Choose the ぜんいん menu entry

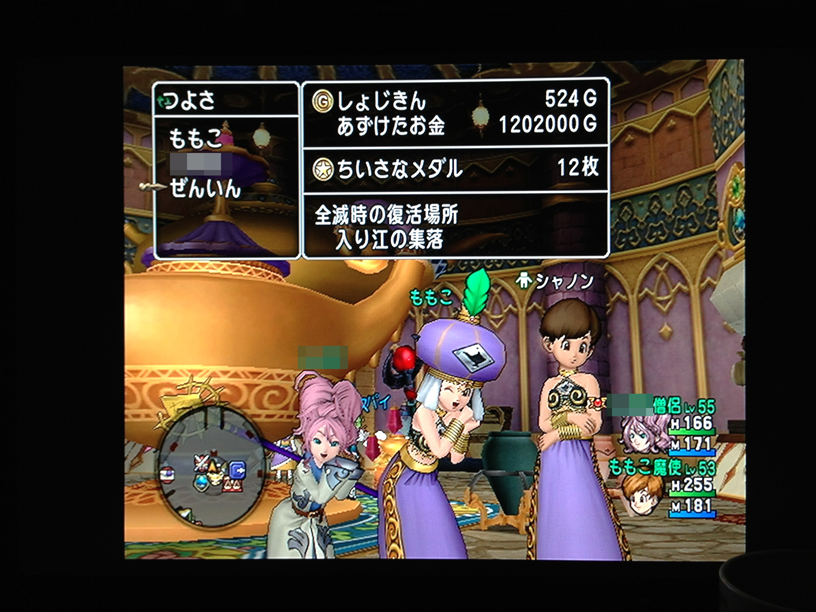(206, 190)
